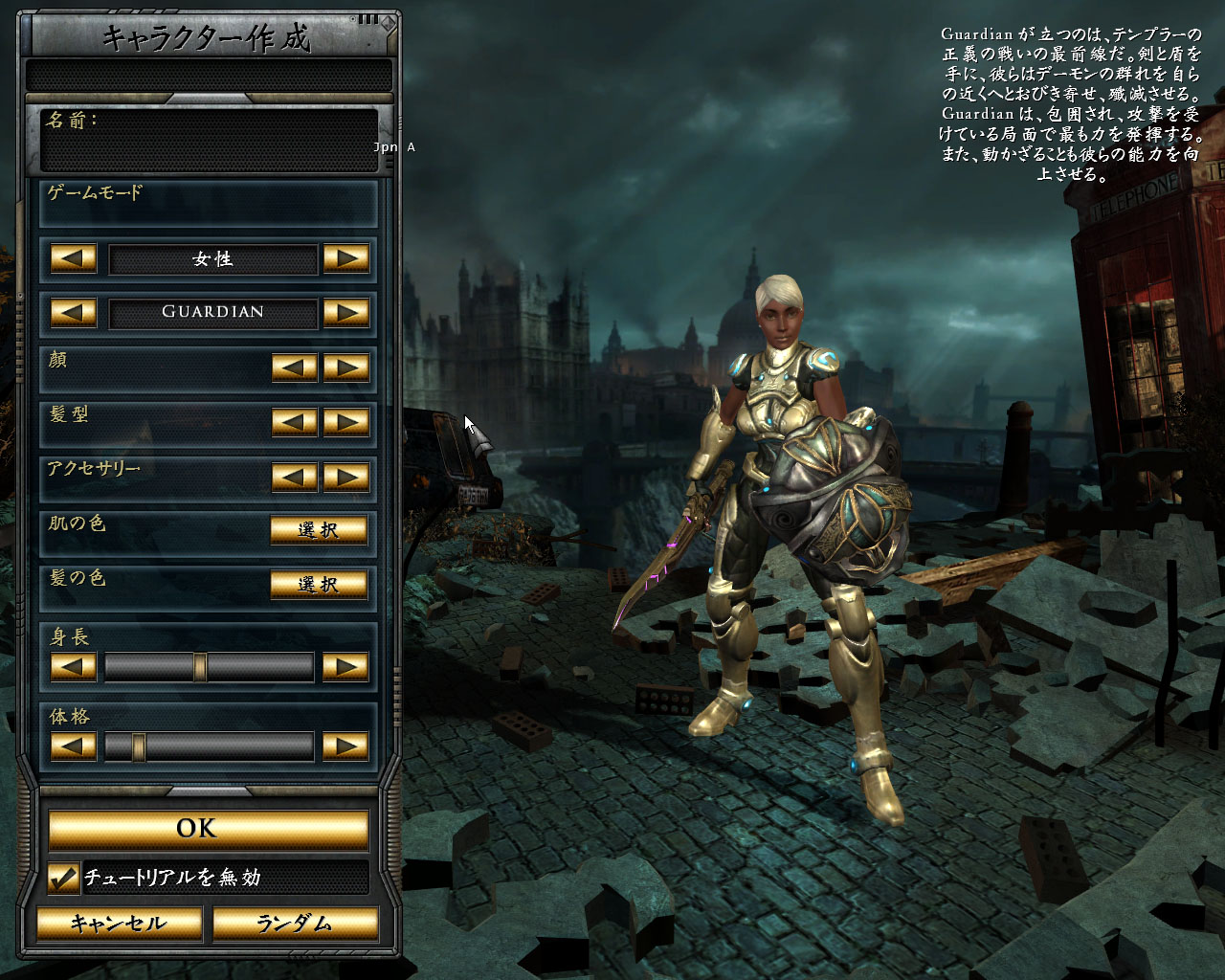Viewport: 1225px width, 980px height.
Task: Switch gender with the right arrow beside 女性
Action: [346, 258]
